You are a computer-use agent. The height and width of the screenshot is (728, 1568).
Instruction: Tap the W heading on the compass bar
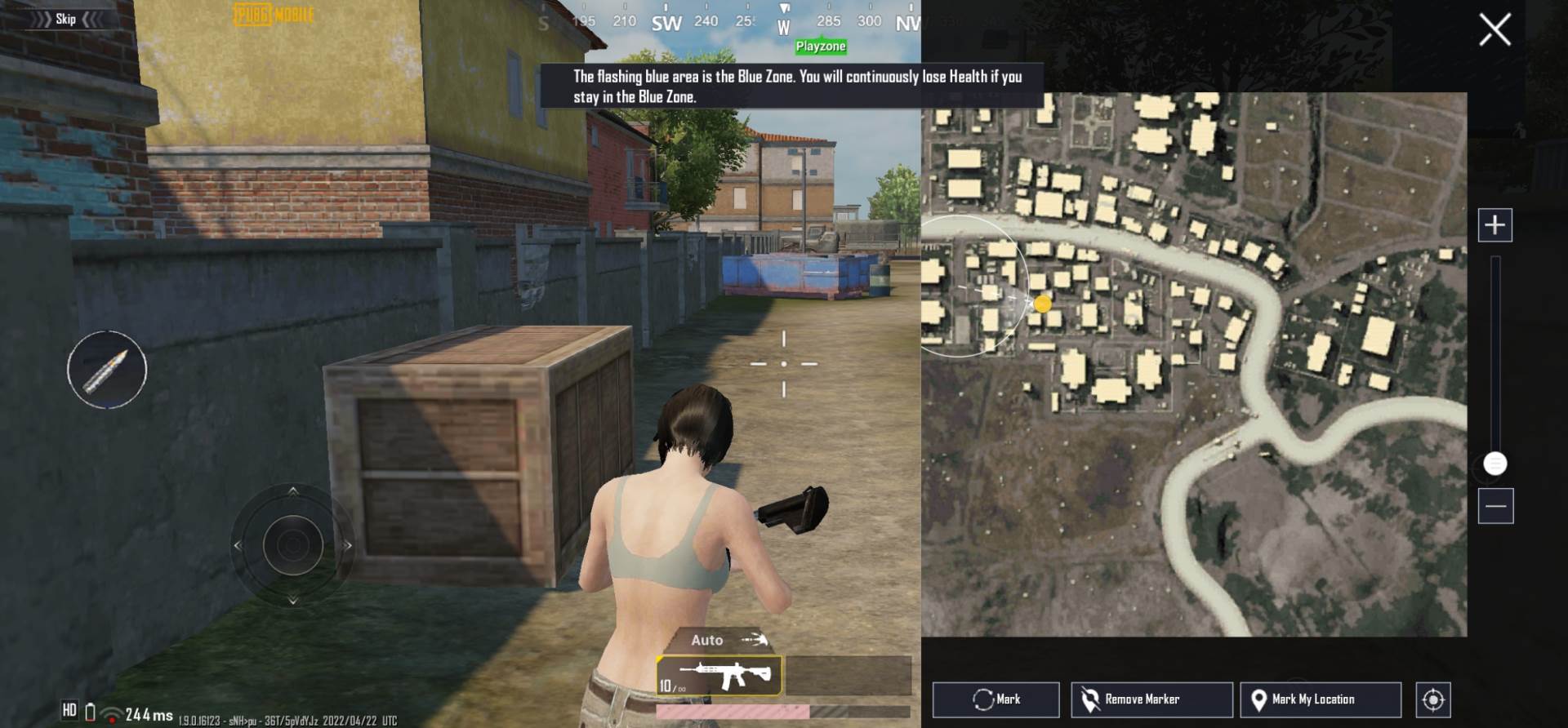[783, 24]
